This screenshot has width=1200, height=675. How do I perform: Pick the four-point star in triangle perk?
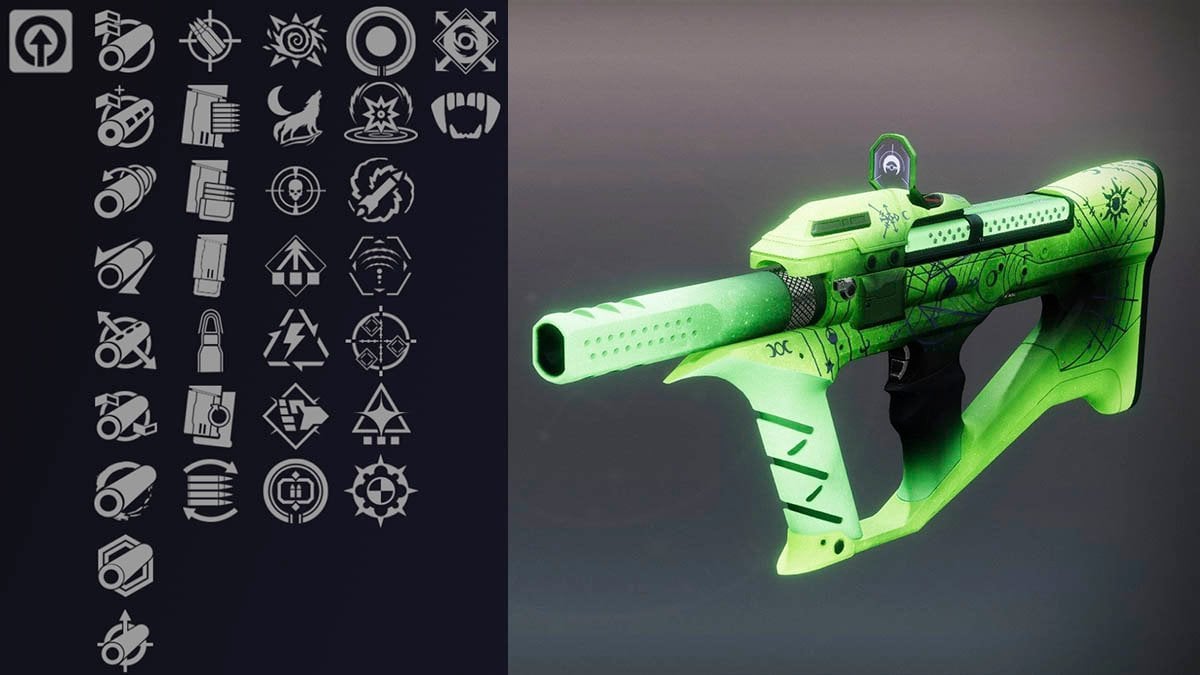click(381, 415)
